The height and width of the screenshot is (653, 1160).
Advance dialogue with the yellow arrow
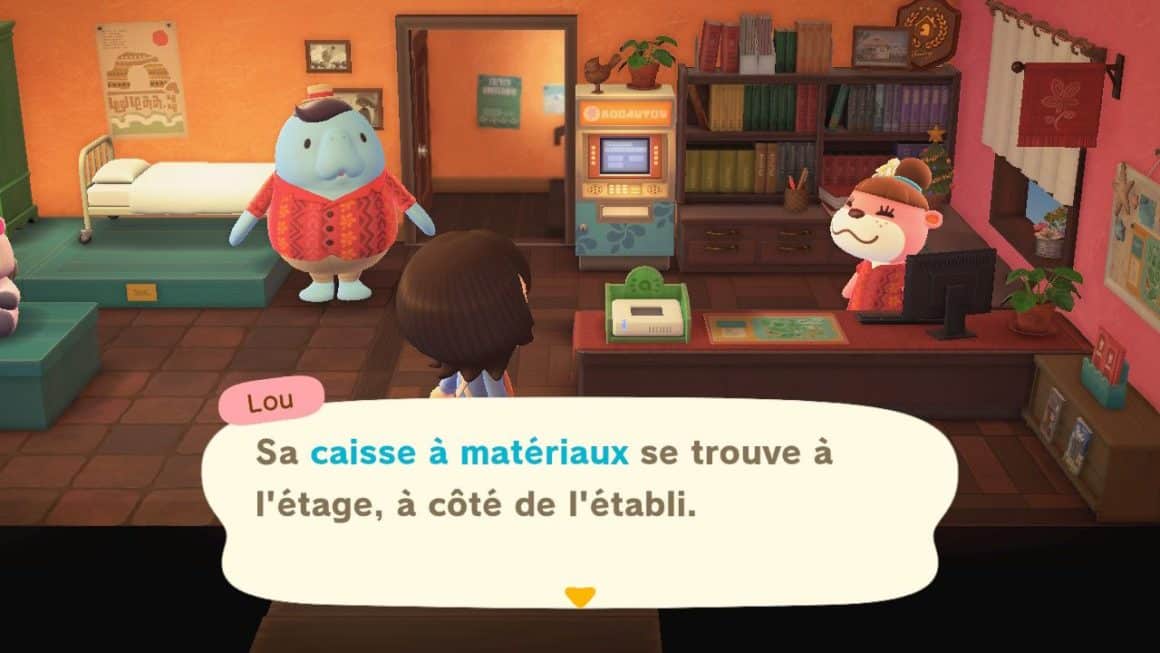click(x=579, y=596)
